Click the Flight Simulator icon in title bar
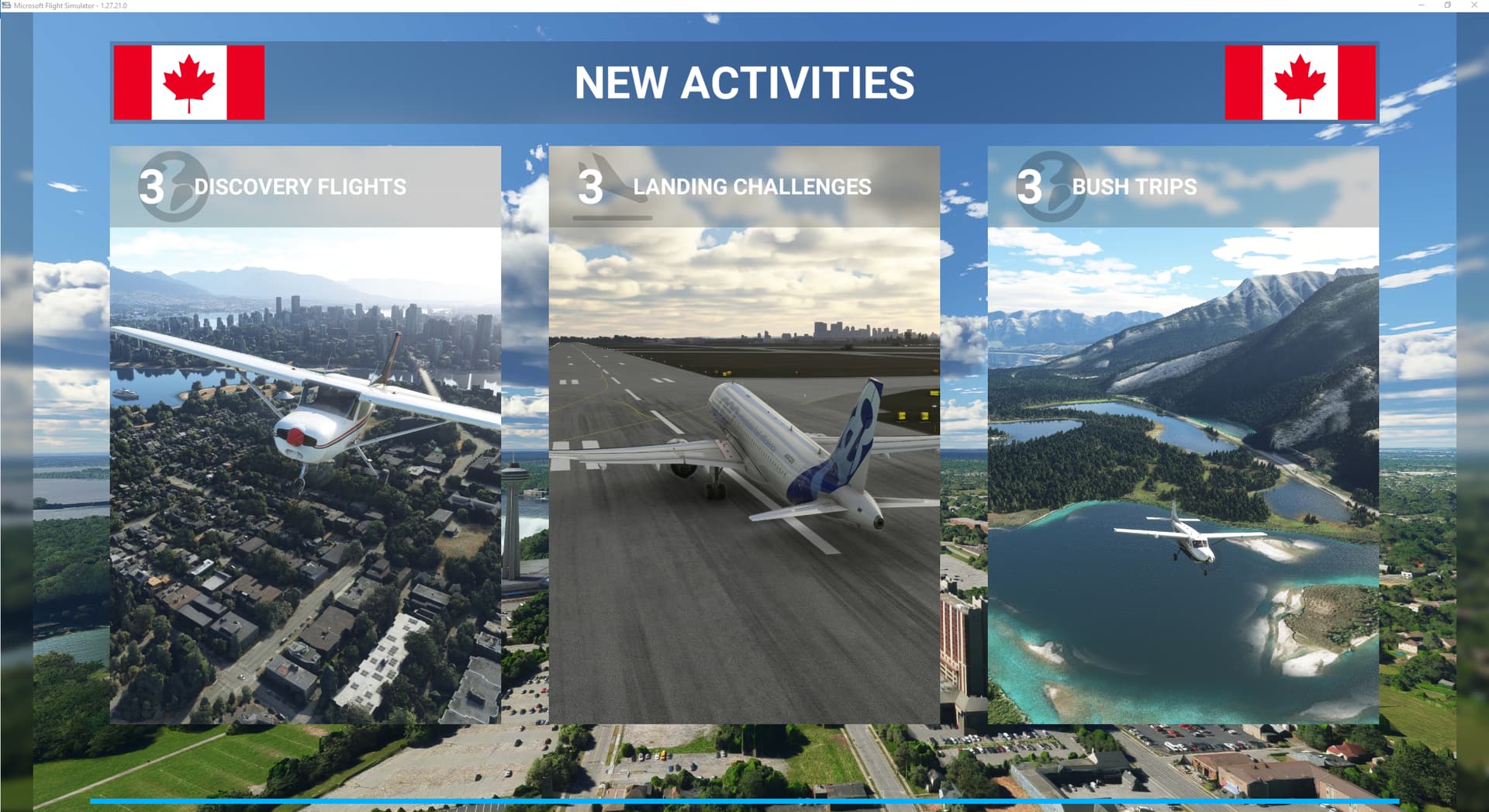 (x=6, y=5)
